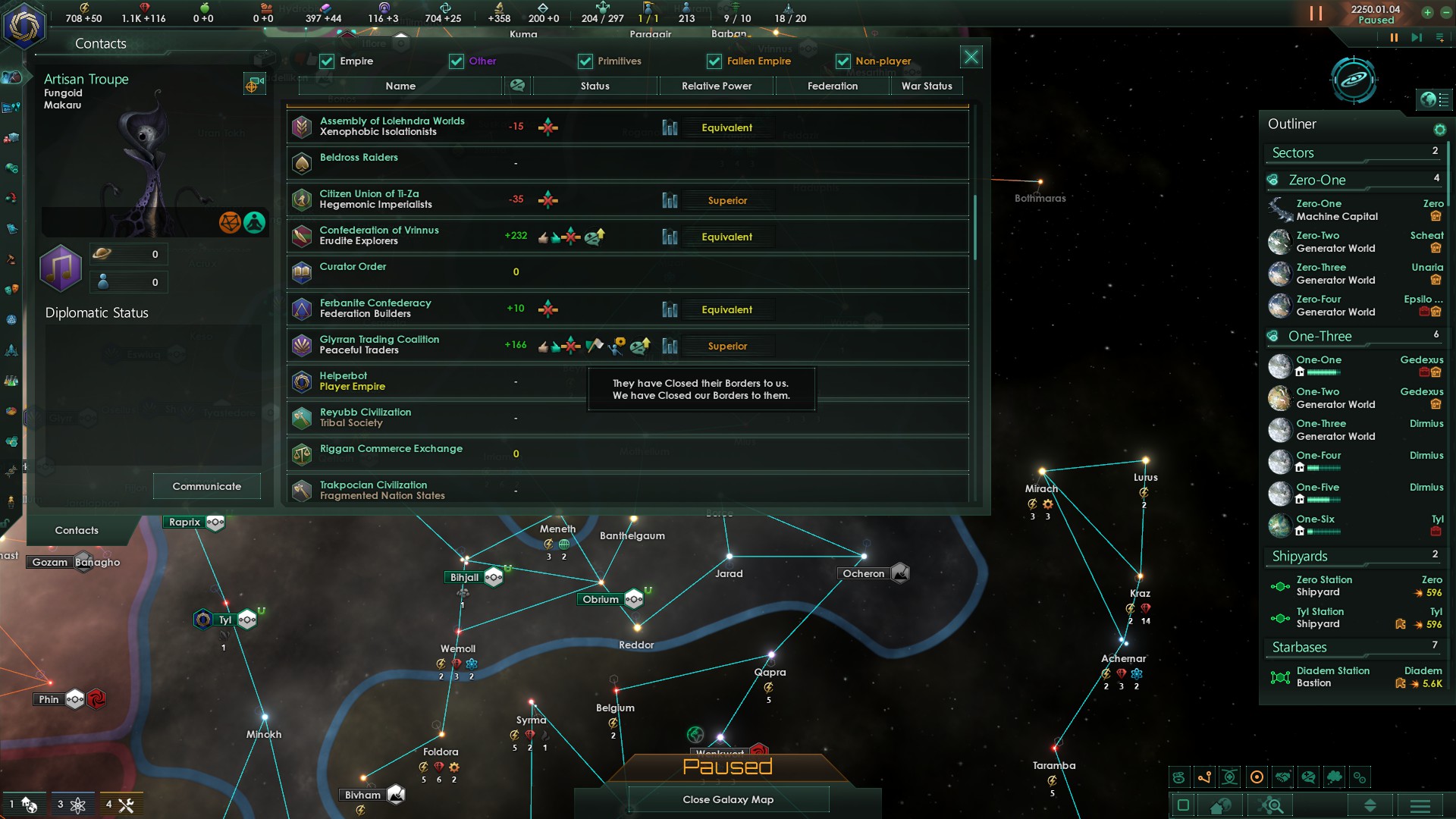Open the Outliner settings gear icon
1456x819 pixels.
coord(1439,130)
